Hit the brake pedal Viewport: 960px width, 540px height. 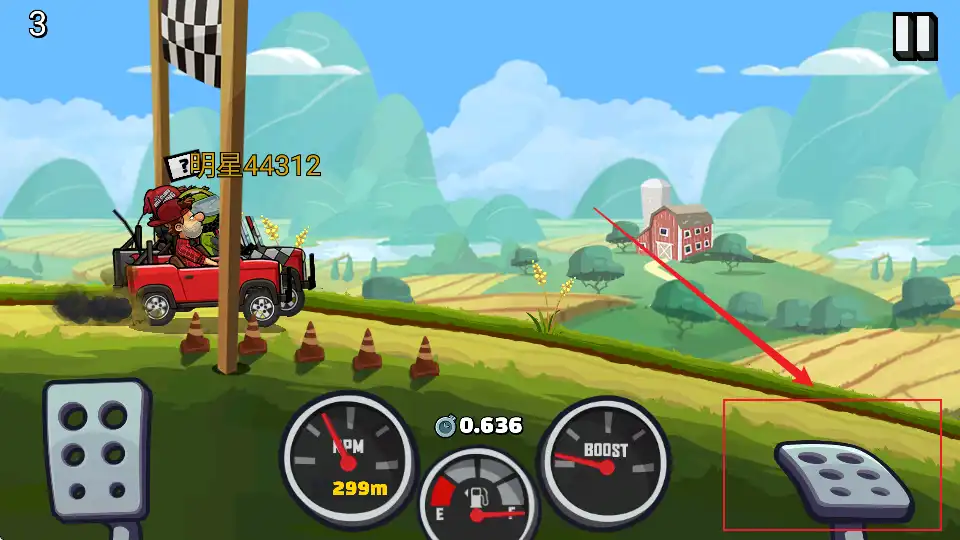[95, 452]
